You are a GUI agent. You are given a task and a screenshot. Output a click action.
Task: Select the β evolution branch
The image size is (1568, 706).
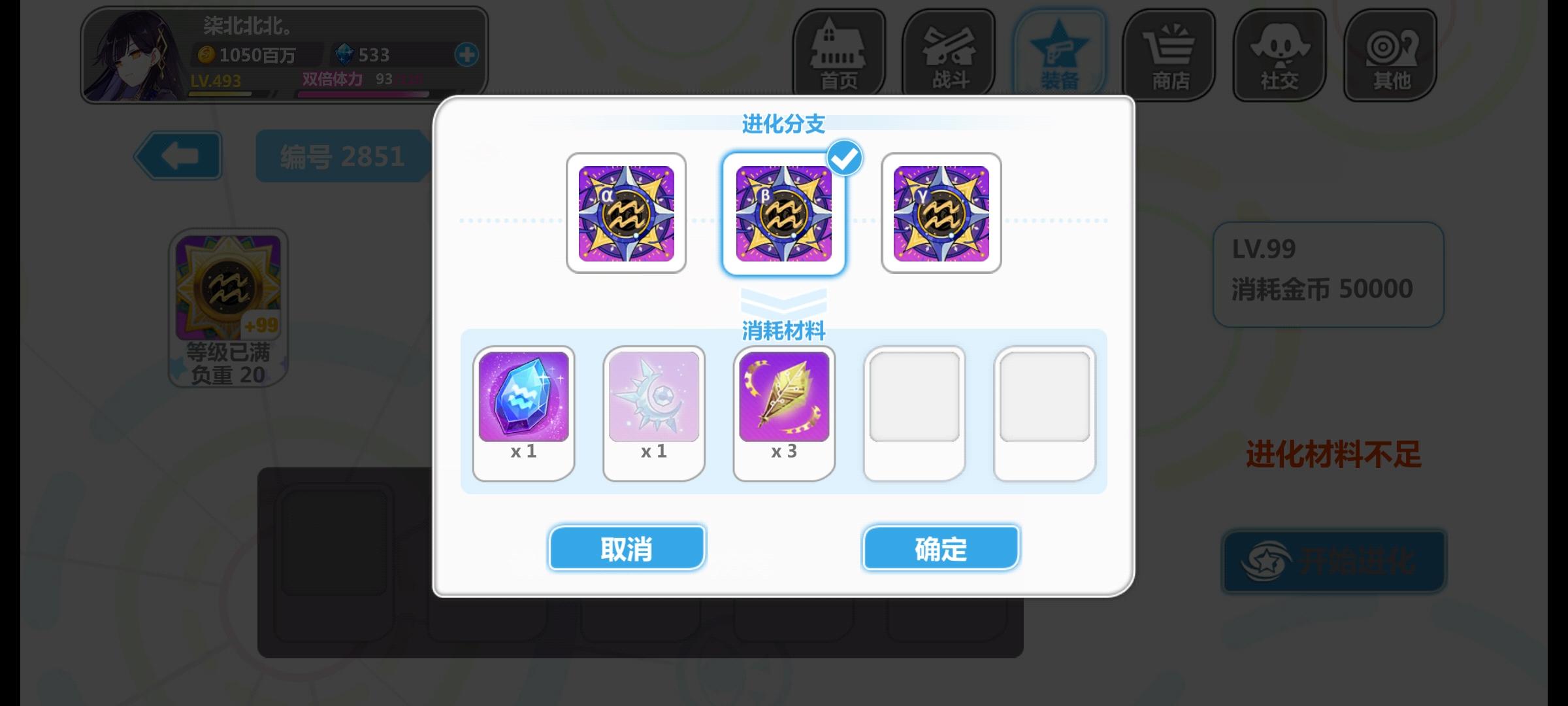click(784, 212)
